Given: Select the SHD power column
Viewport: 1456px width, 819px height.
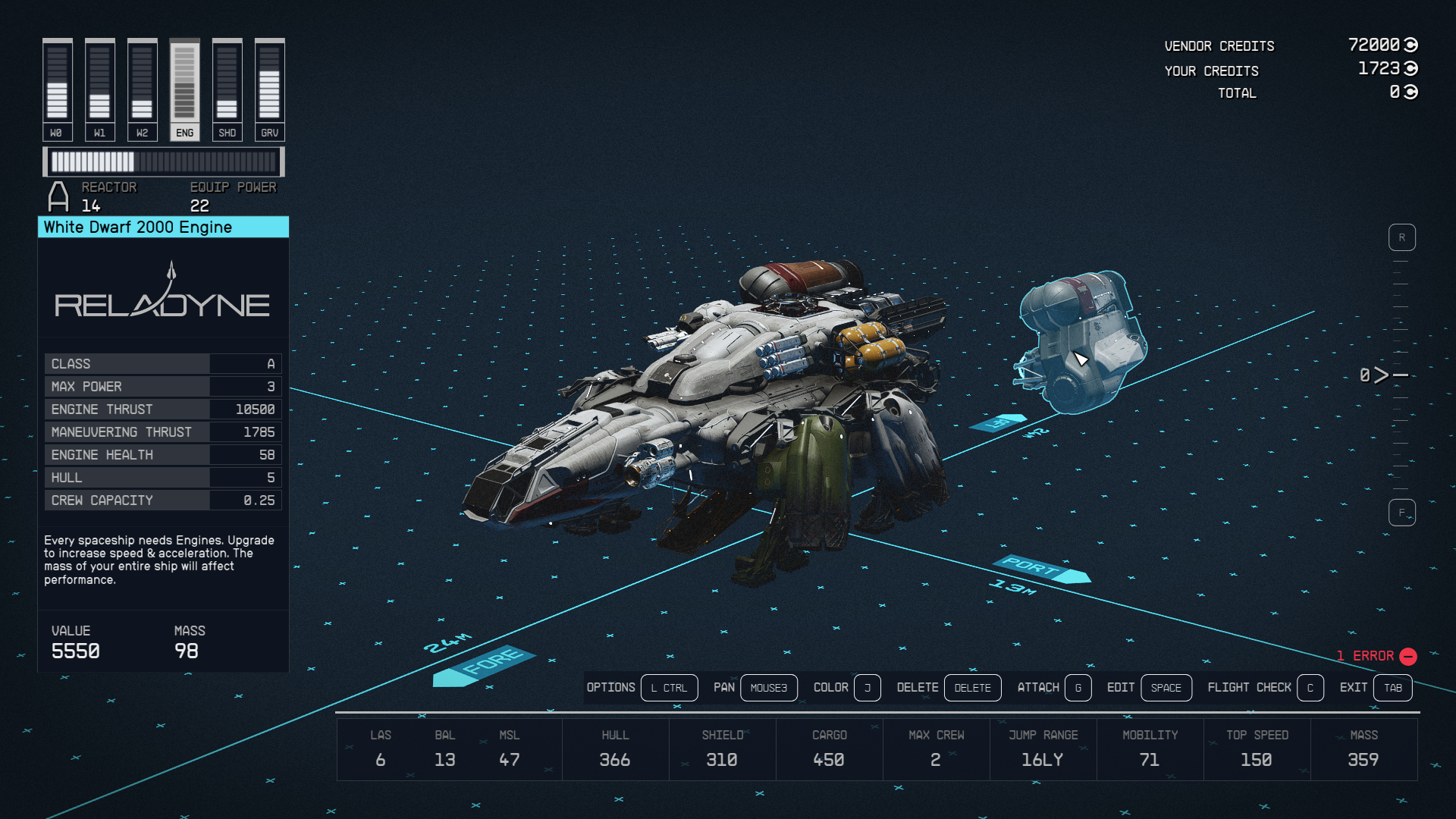Looking at the screenshot, I should click(227, 90).
